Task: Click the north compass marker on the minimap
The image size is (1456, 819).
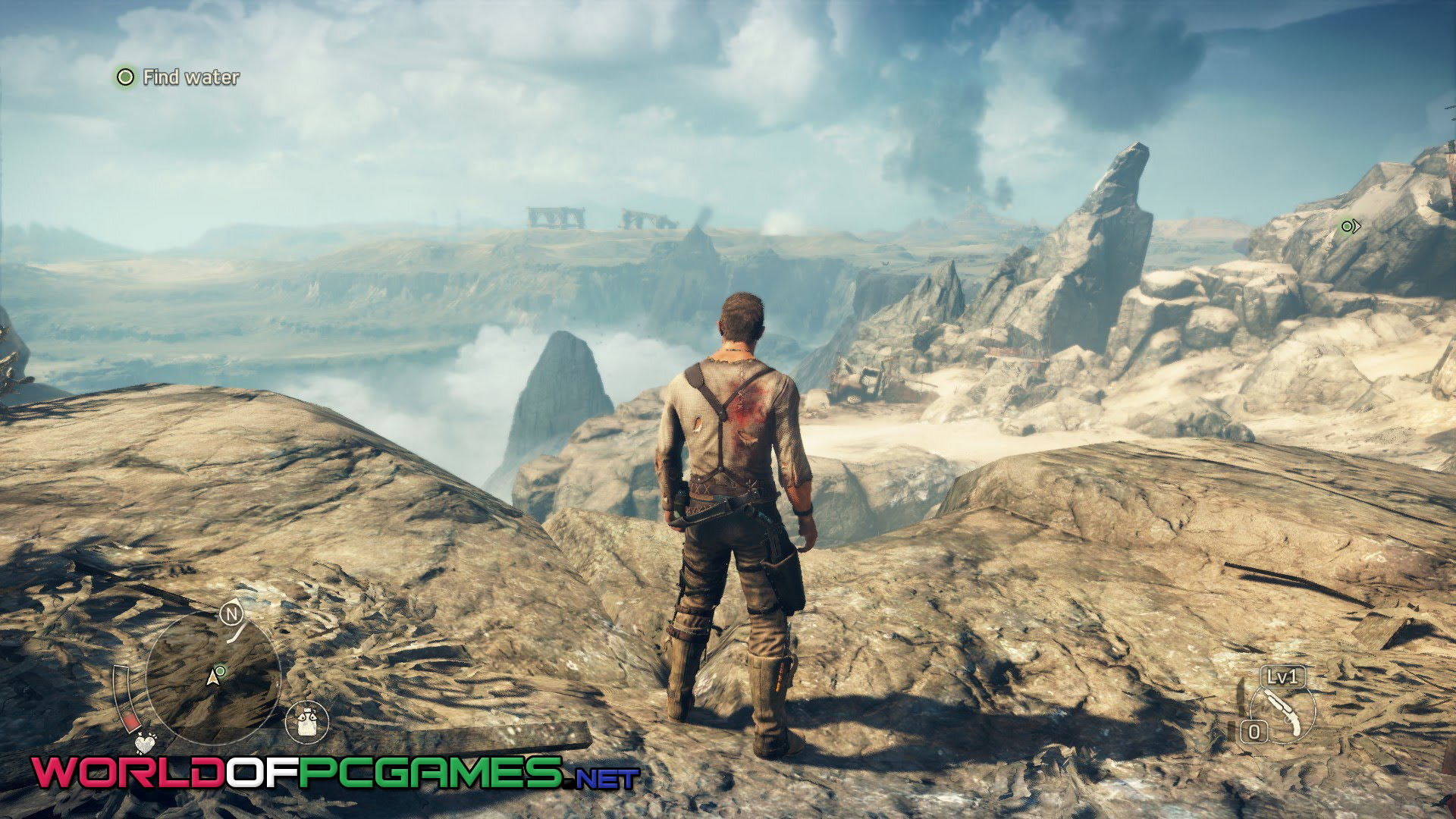Action: click(231, 614)
